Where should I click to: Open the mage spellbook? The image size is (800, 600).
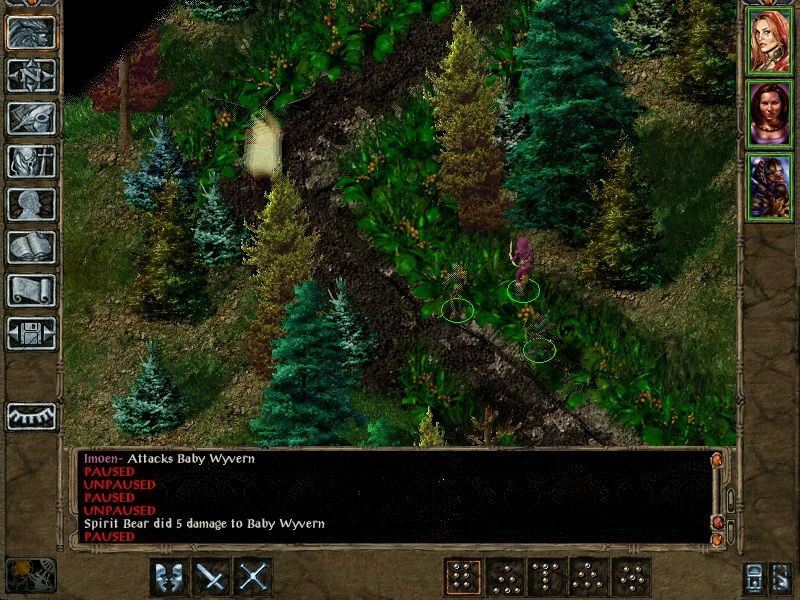pos(31,247)
